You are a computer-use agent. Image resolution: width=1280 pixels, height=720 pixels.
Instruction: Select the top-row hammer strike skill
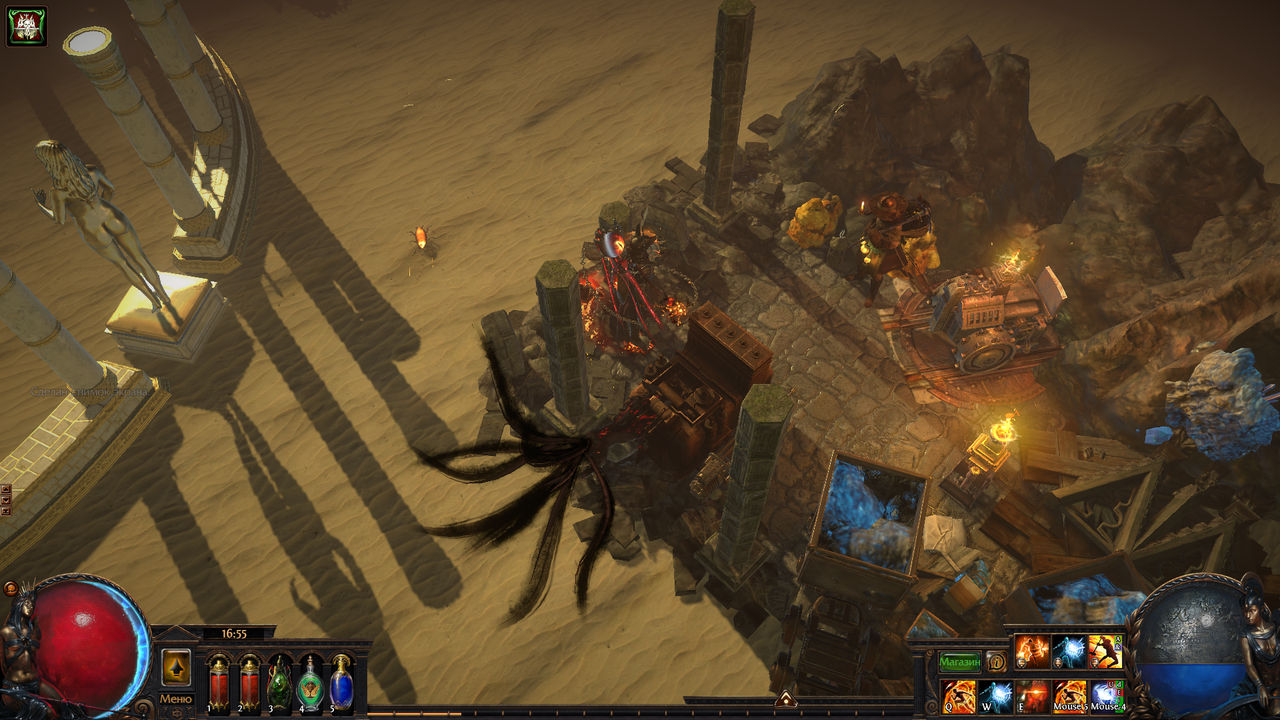[1105, 652]
